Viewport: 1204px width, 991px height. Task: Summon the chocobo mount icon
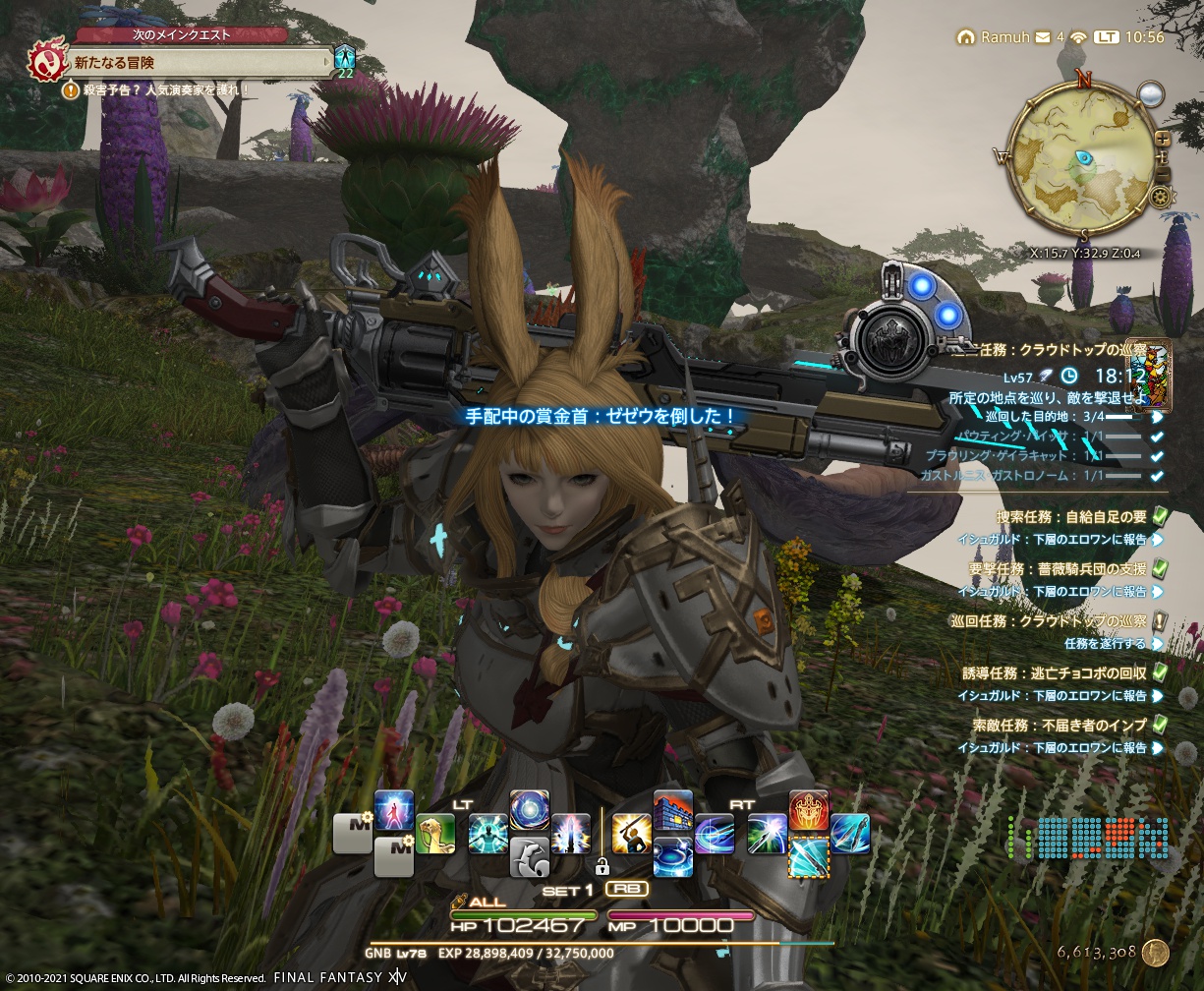pos(434,833)
